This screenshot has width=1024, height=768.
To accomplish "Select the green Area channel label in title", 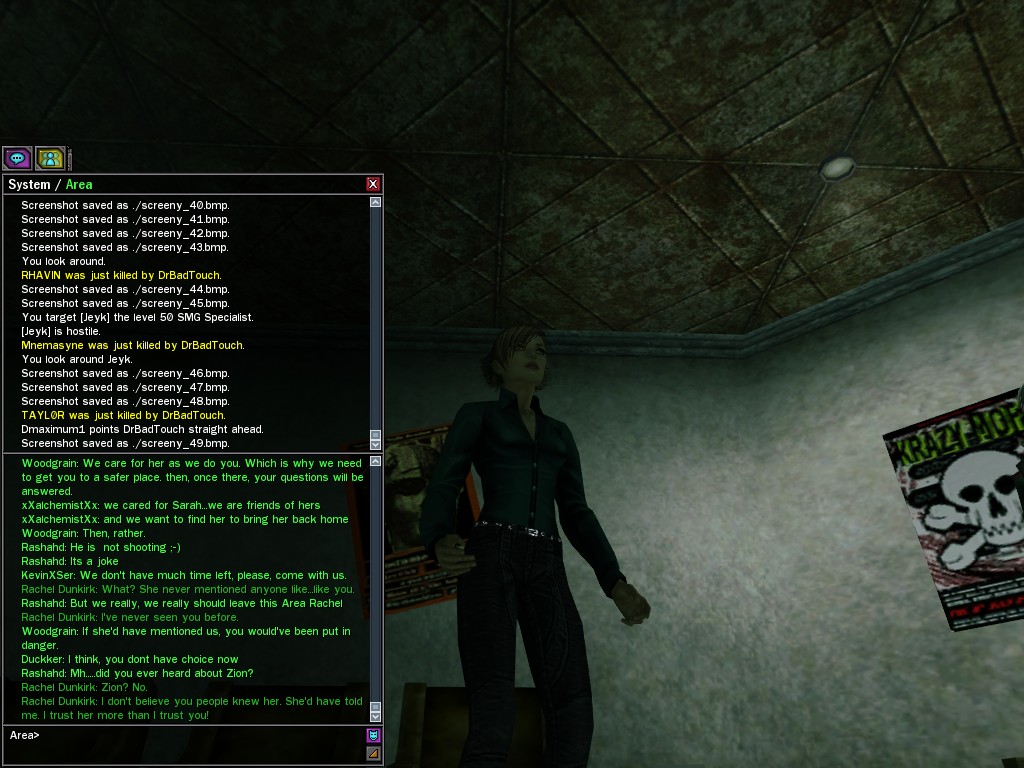I will click(79, 185).
